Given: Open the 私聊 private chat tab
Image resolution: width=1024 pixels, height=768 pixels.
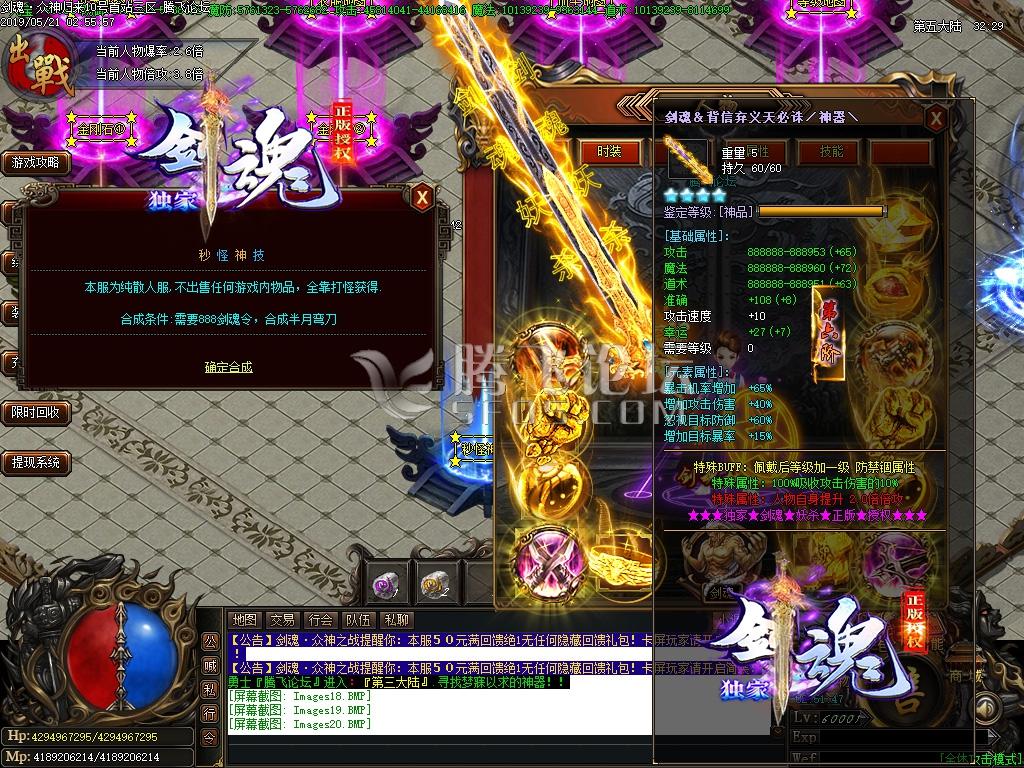Looking at the screenshot, I should coord(397,620).
